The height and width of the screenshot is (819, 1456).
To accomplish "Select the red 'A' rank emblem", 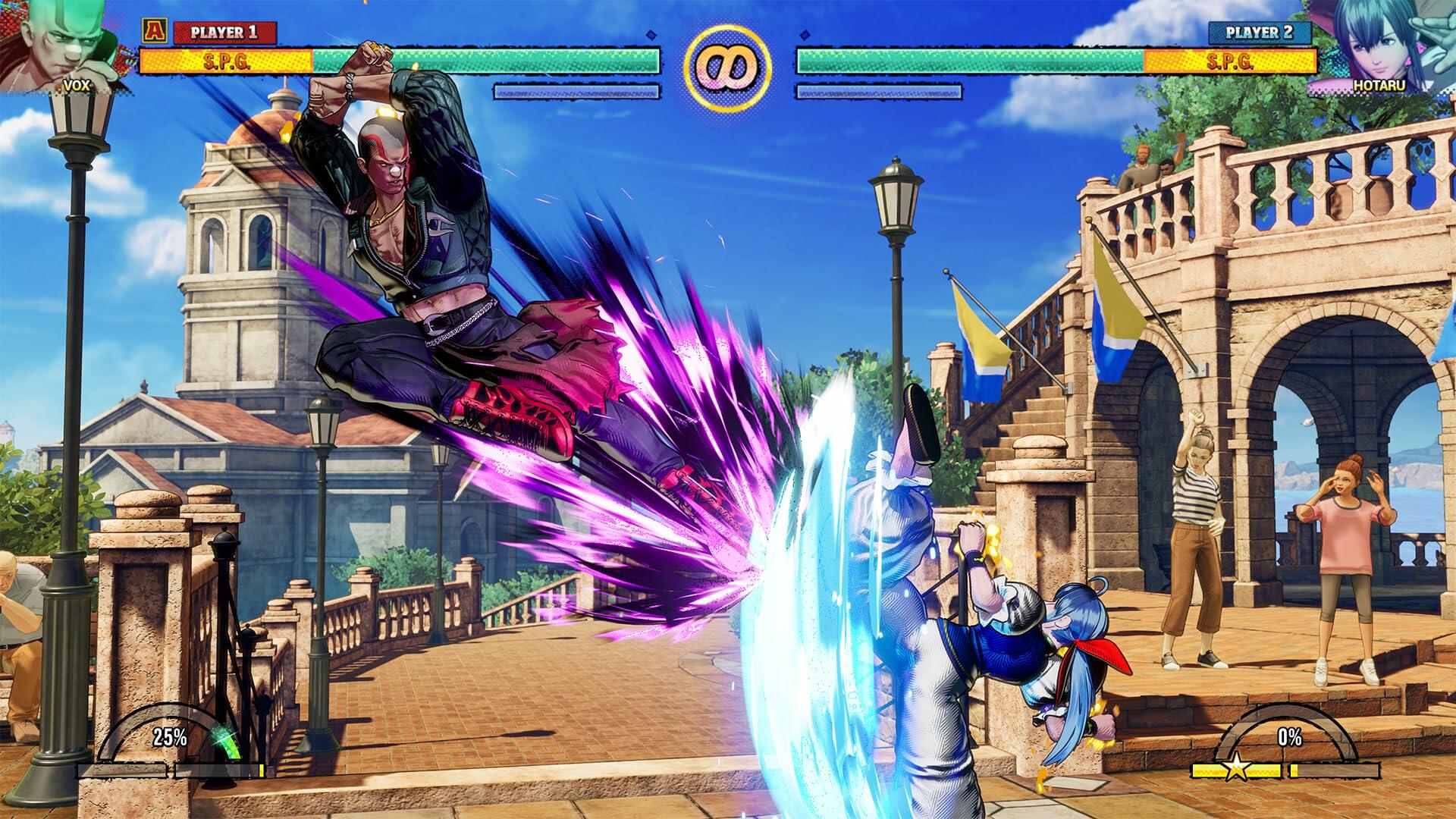I will pyautogui.click(x=155, y=32).
